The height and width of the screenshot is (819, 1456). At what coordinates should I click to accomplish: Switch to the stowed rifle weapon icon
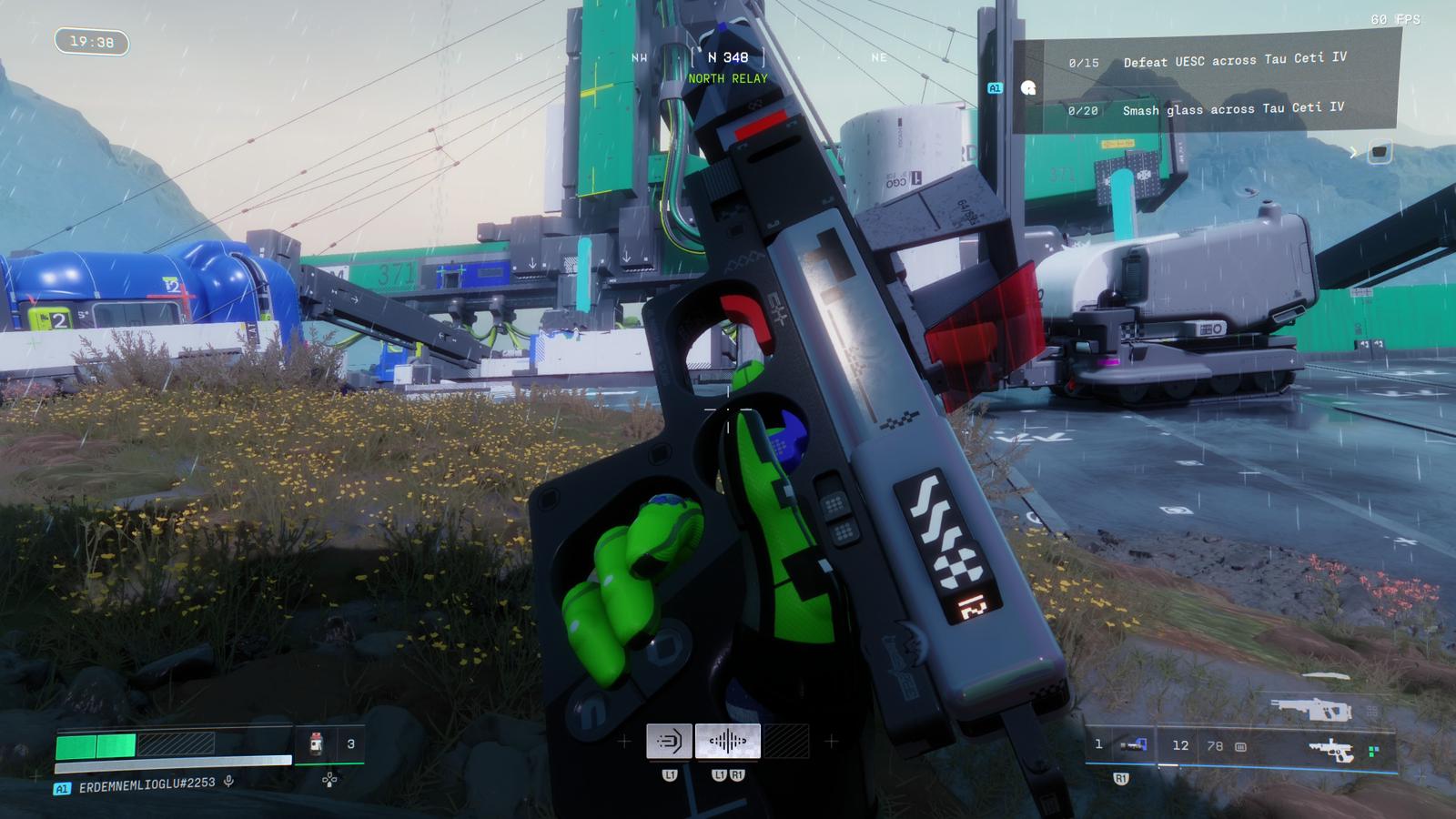point(1310,707)
